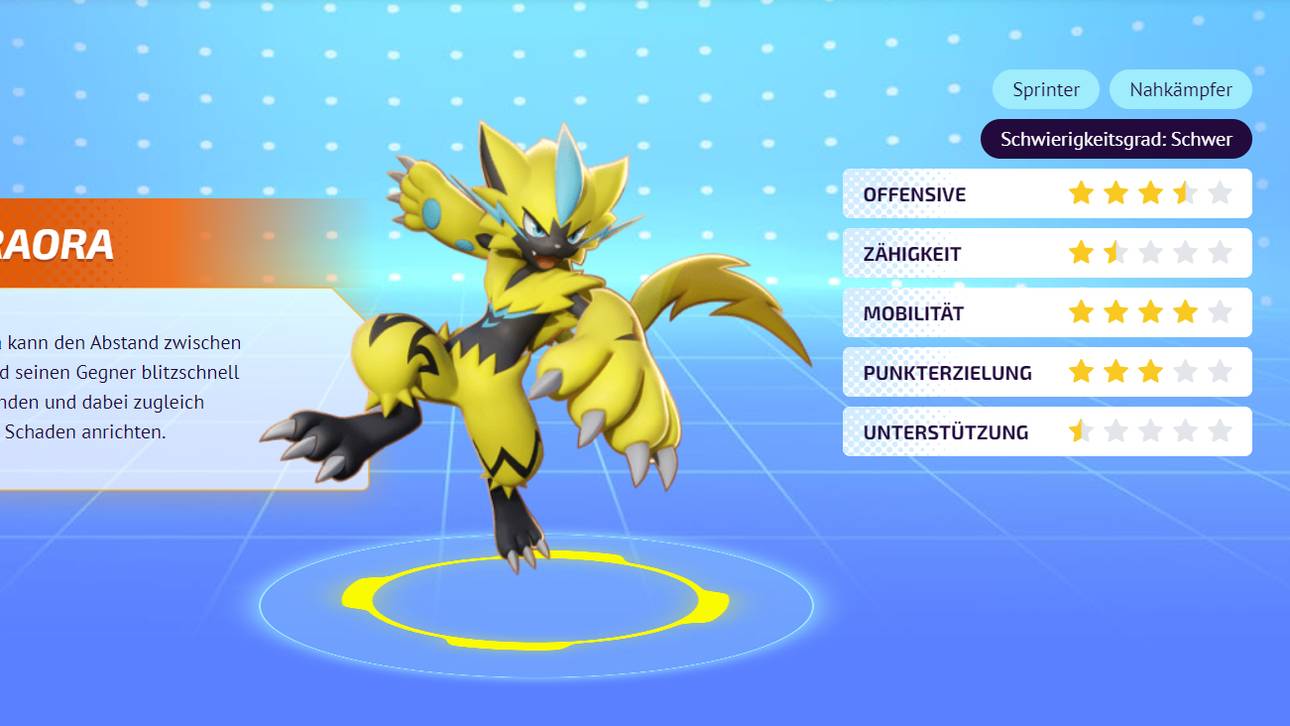Image resolution: width=1290 pixels, height=726 pixels.
Task: Click the UNTERSTÜTZUNG stat label
Action: tap(946, 432)
